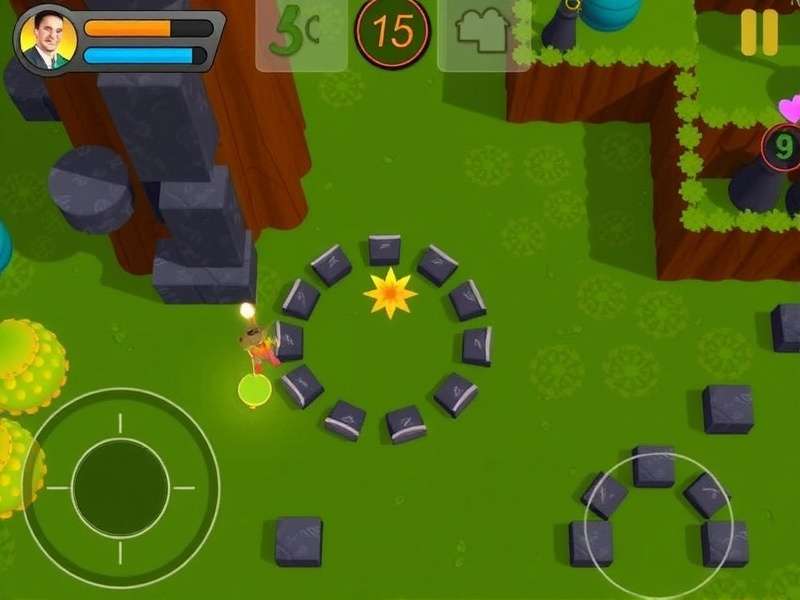Tap the virtual movement joystick

tap(120, 488)
